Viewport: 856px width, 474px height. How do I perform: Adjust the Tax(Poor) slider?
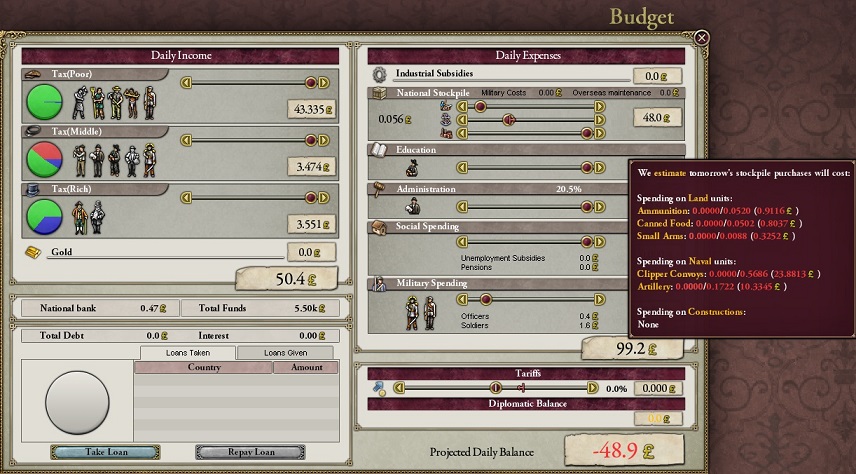coord(310,83)
